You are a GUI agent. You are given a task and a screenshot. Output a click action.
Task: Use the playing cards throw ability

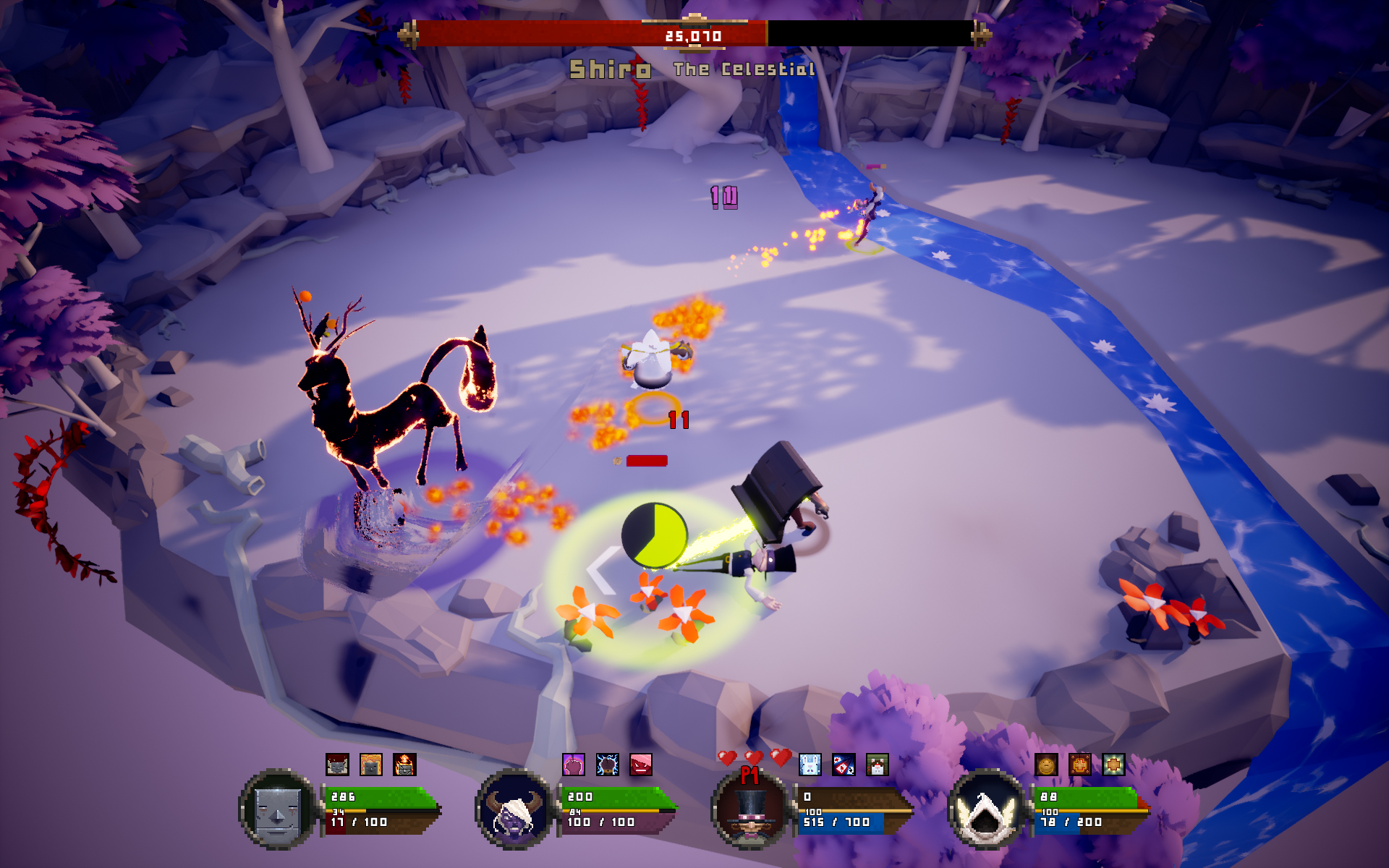click(x=844, y=765)
